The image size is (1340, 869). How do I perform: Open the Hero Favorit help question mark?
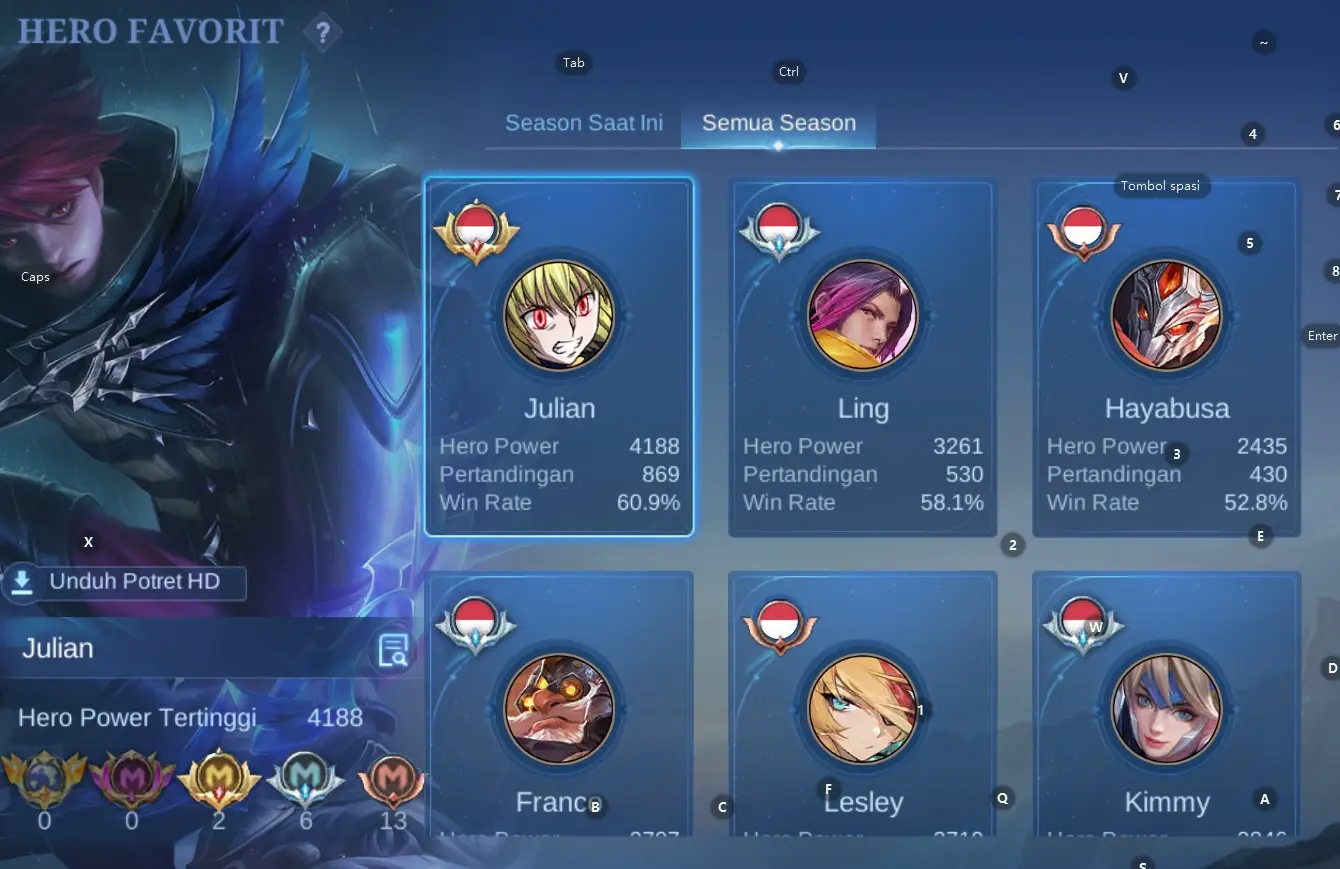click(322, 32)
